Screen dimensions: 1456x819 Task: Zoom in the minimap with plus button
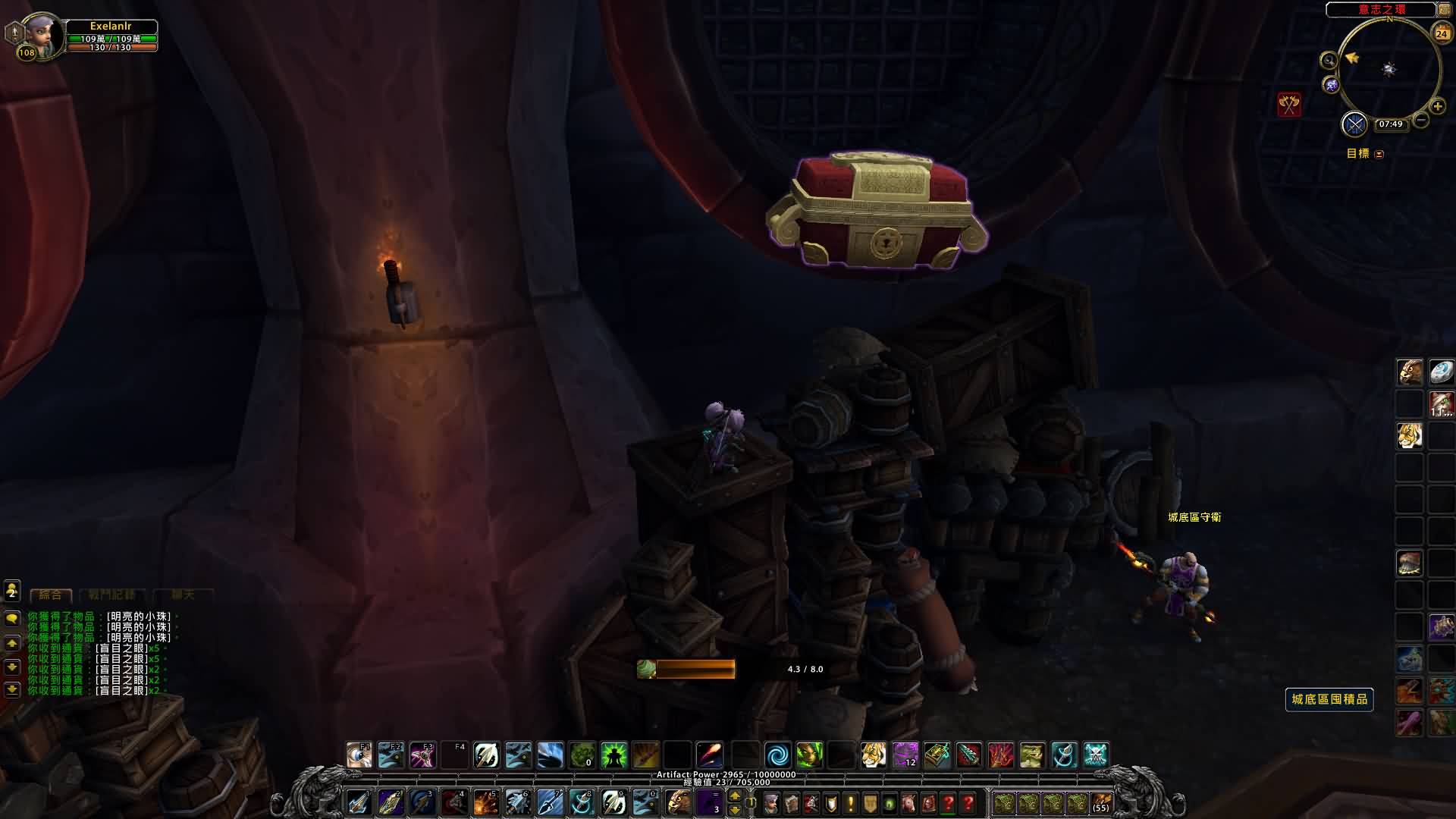[1438, 107]
